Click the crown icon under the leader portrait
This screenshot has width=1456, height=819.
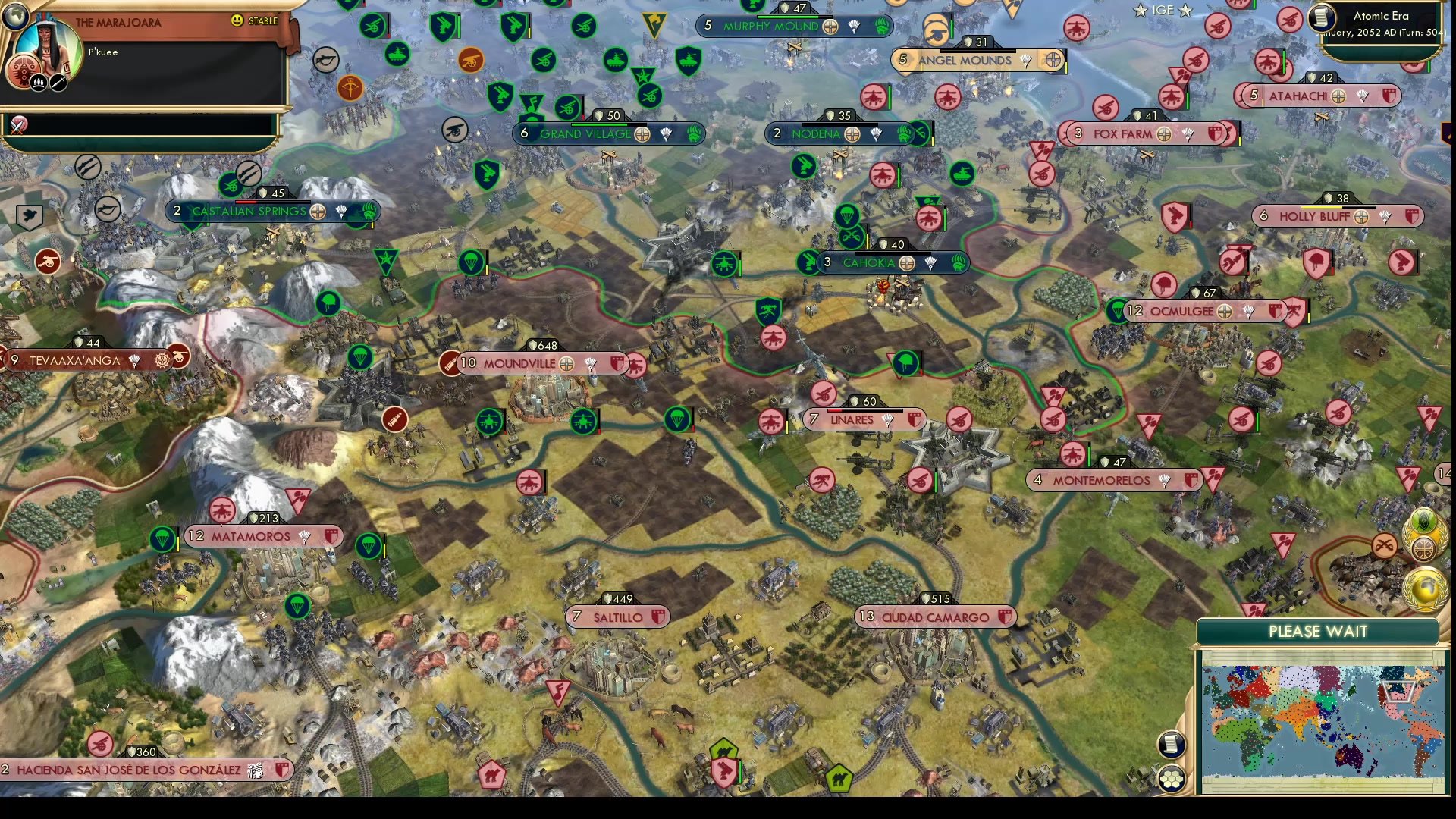pyautogui.click(x=37, y=81)
